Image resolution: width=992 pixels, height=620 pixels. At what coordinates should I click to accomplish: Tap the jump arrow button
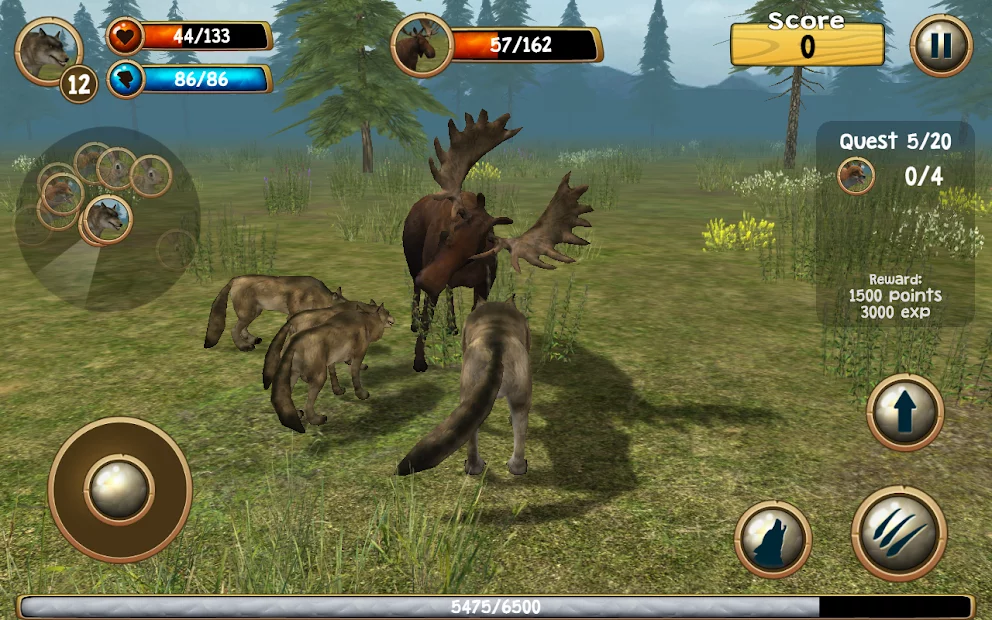point(905,412)
